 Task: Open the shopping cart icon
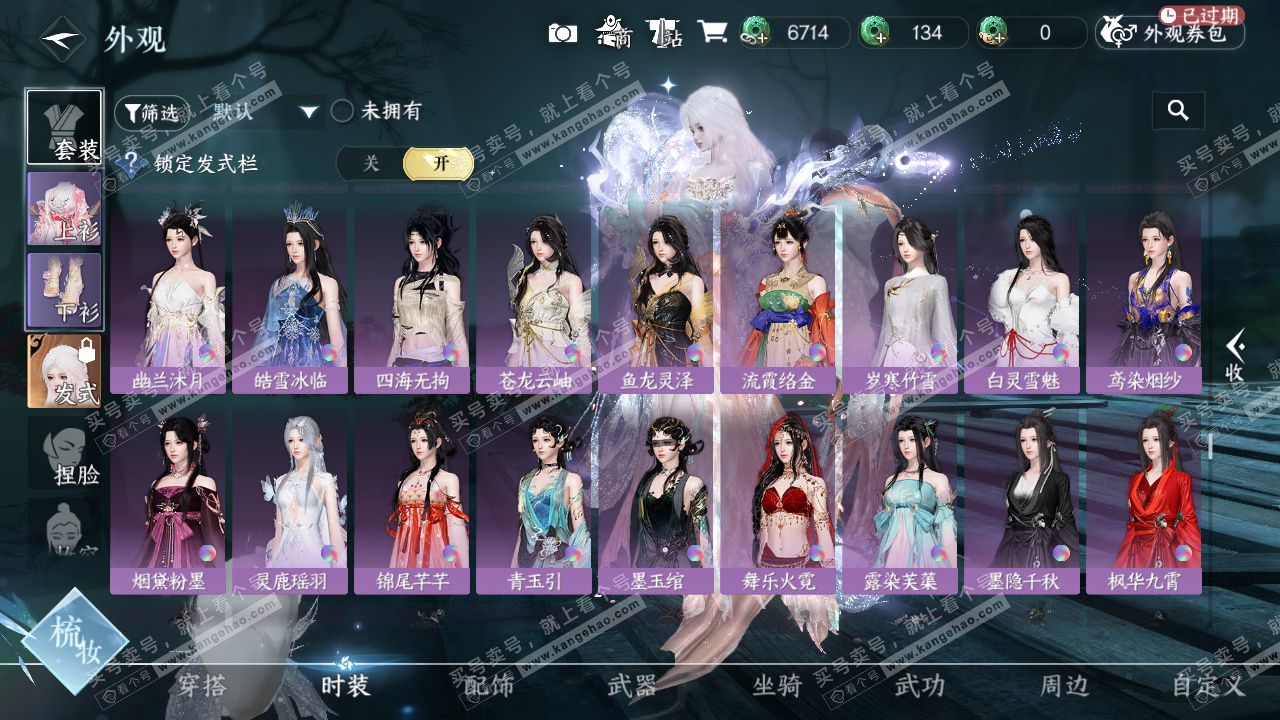[x=712, y=33]
